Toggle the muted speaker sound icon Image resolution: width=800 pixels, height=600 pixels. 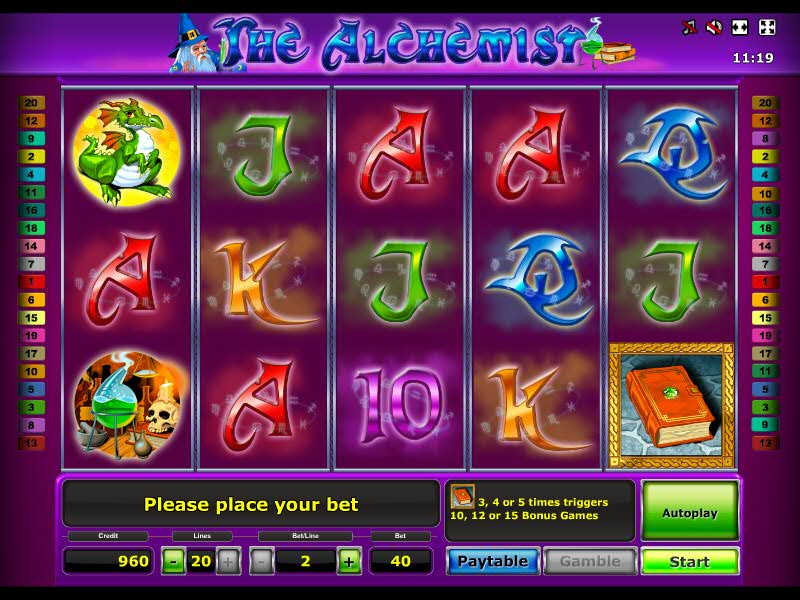[x=714, y=27]
